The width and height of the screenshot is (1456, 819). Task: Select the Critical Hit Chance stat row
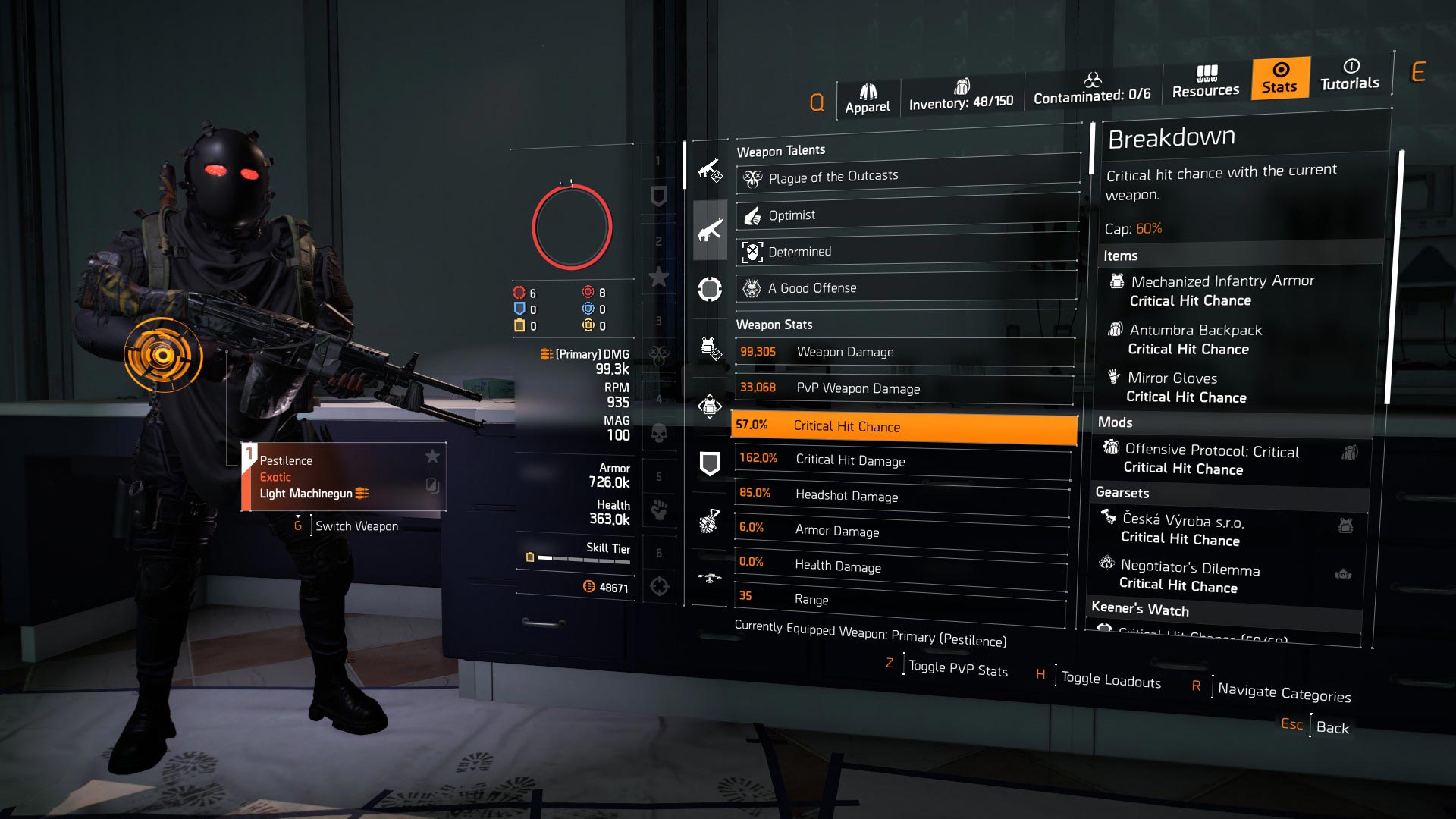(902, 426)
